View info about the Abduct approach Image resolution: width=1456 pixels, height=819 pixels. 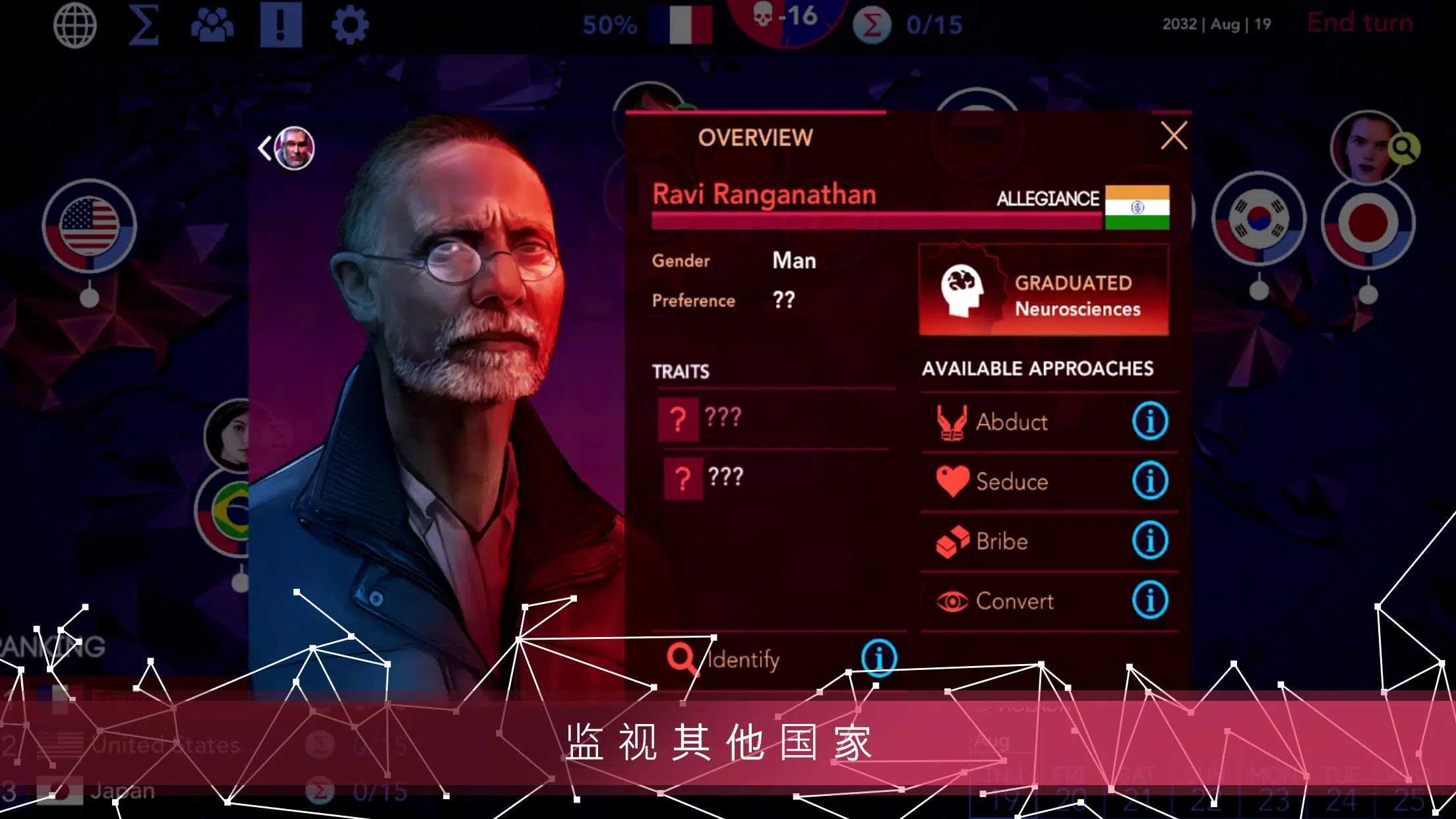pyautogui.click(x=1150, y=423)
